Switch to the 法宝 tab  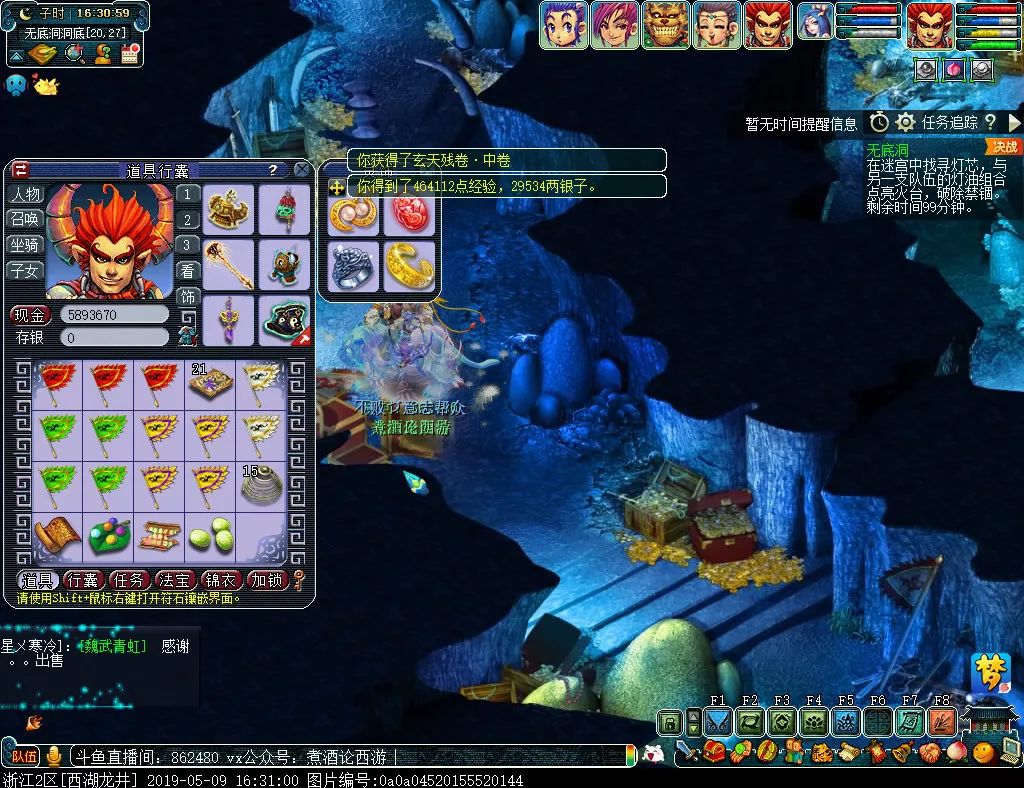point(175,580)
